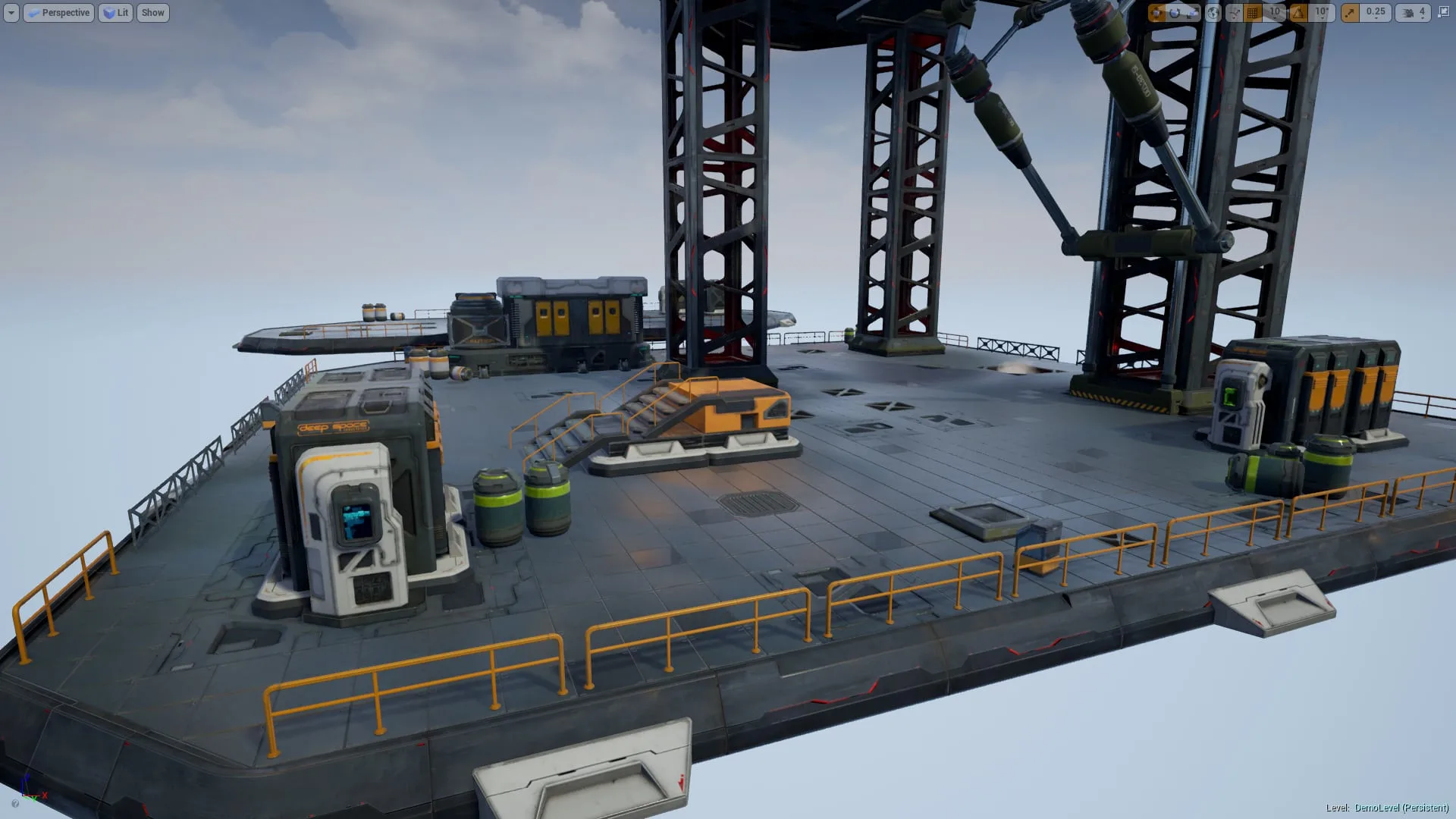Open the viewport options arrow menu

coord(10,12)
